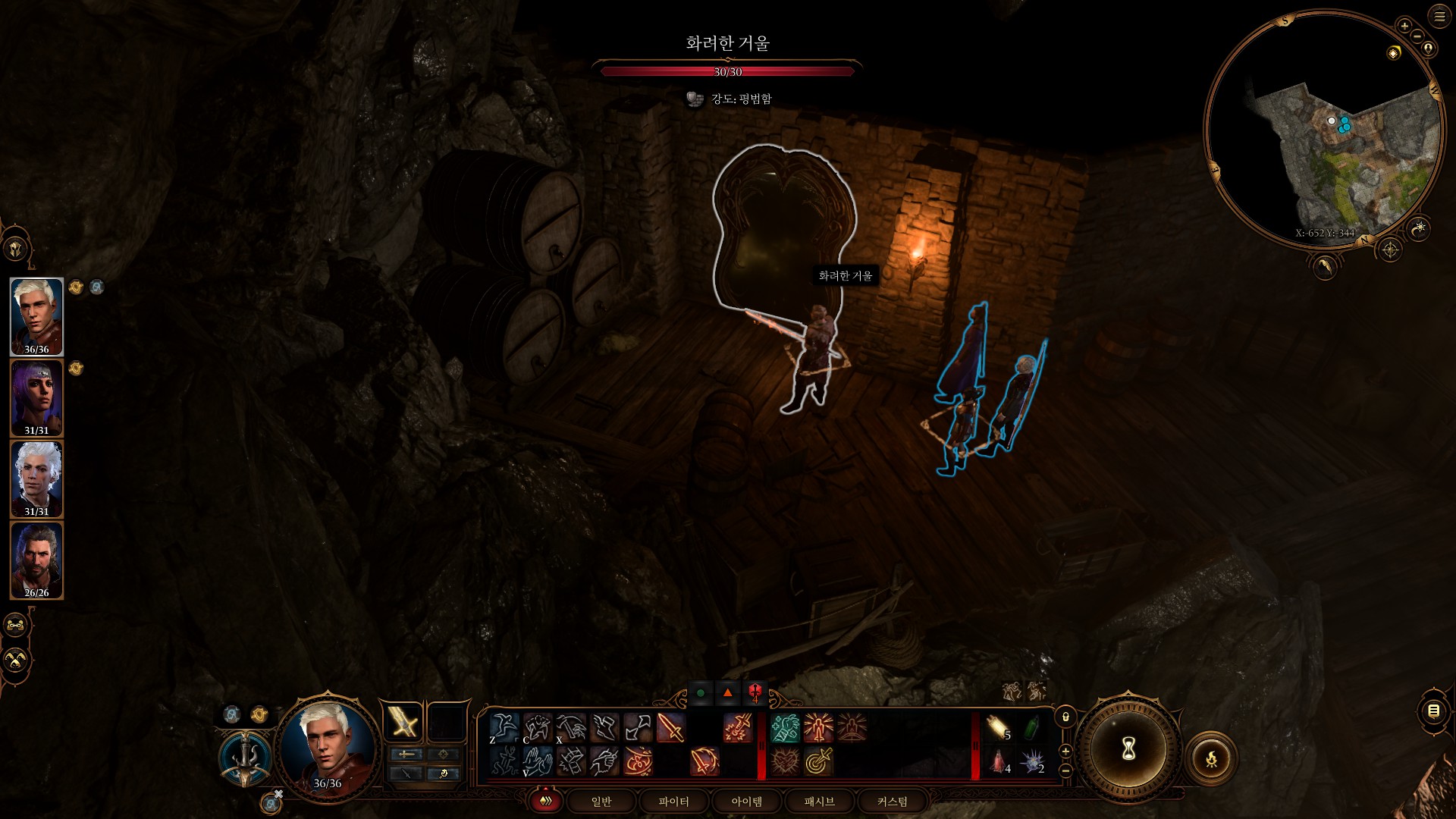Select the bearded companion portrait with 26/26
This screenshot has width=1456, height=819.
36,560
